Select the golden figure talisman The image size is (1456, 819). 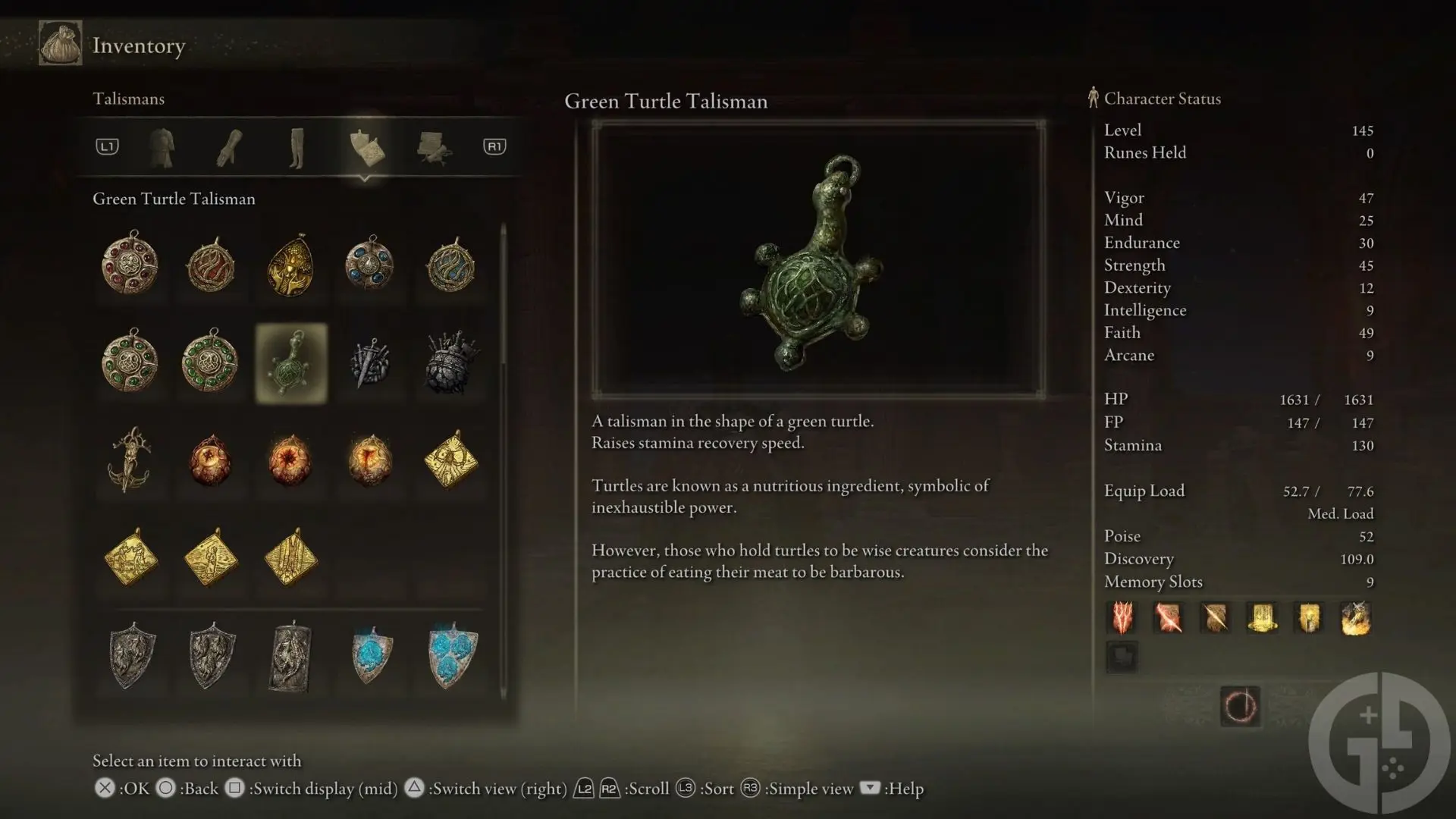click(290, 265)
